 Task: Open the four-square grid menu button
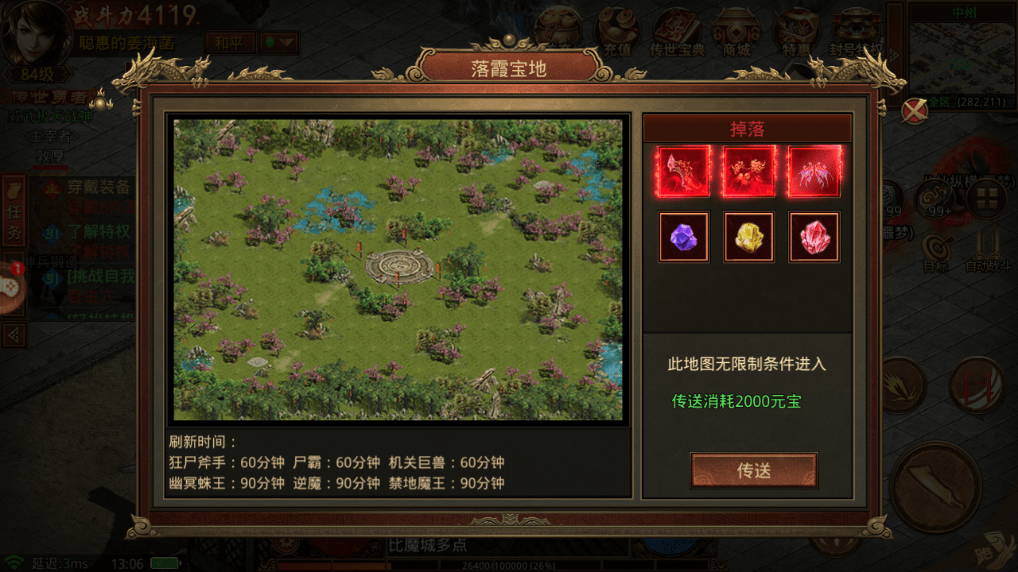tap(985, 198)
